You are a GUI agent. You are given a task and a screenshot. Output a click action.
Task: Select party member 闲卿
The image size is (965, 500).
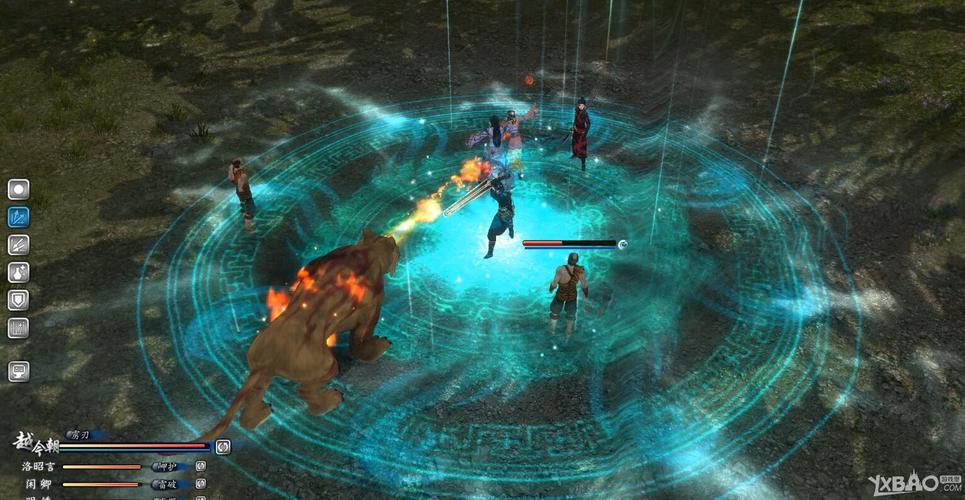tap(39, 485)
